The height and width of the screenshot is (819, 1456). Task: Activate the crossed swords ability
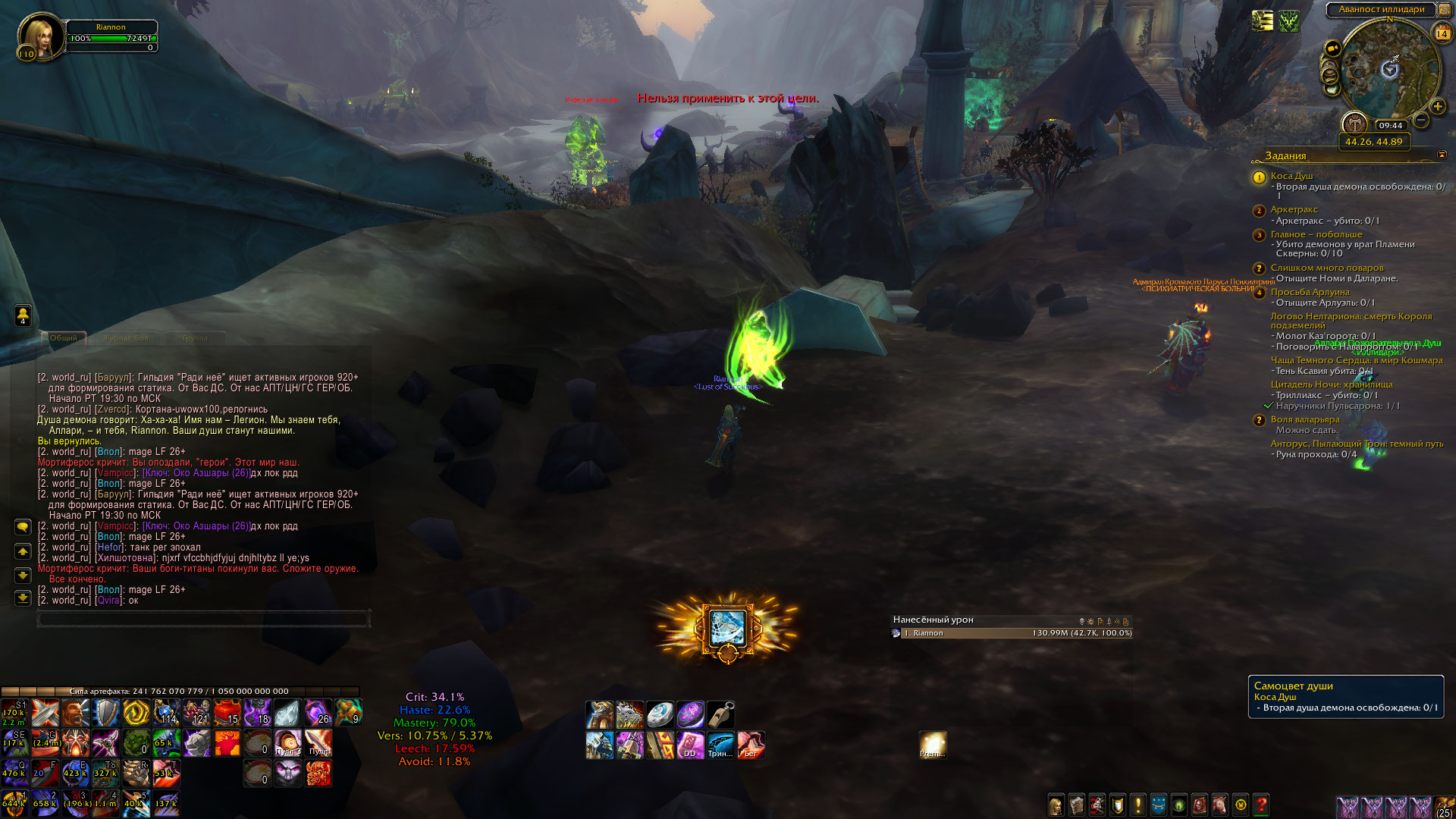tap(45, 713)
